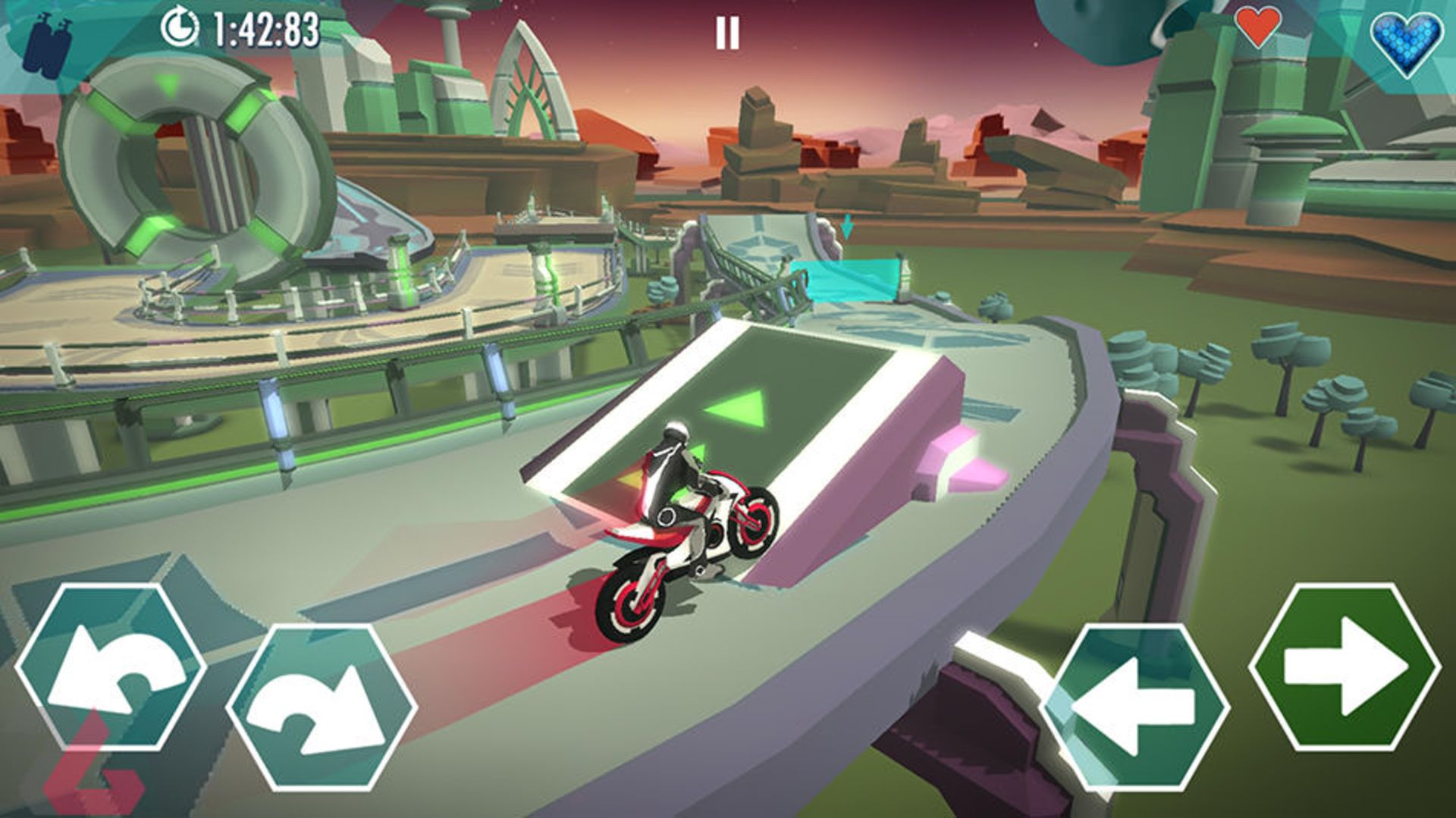Screen dimensions: 1456x818
Task: Tap the lean-back rotate button
Action: click(111, 668)
